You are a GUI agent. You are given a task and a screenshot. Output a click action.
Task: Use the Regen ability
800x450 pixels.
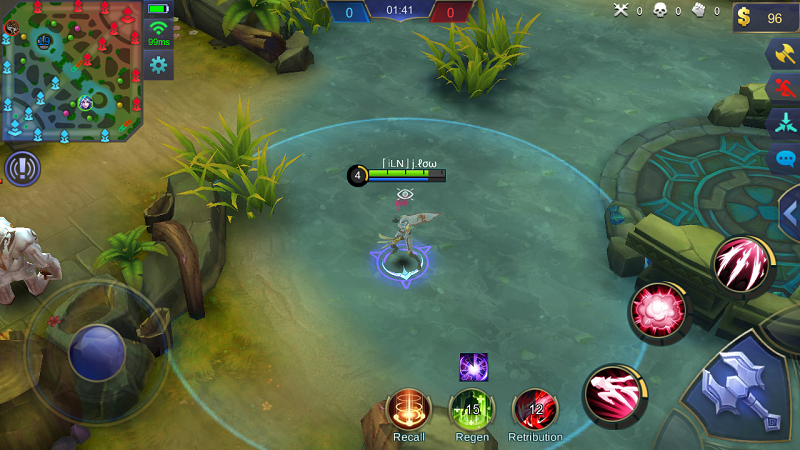[472, 410]
